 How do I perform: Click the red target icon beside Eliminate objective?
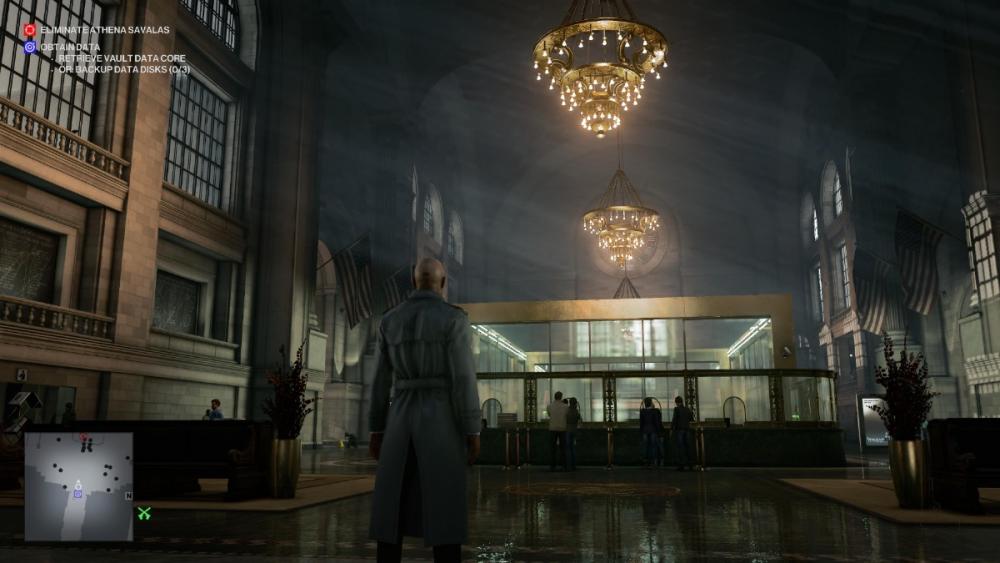(x=30, y=30)
